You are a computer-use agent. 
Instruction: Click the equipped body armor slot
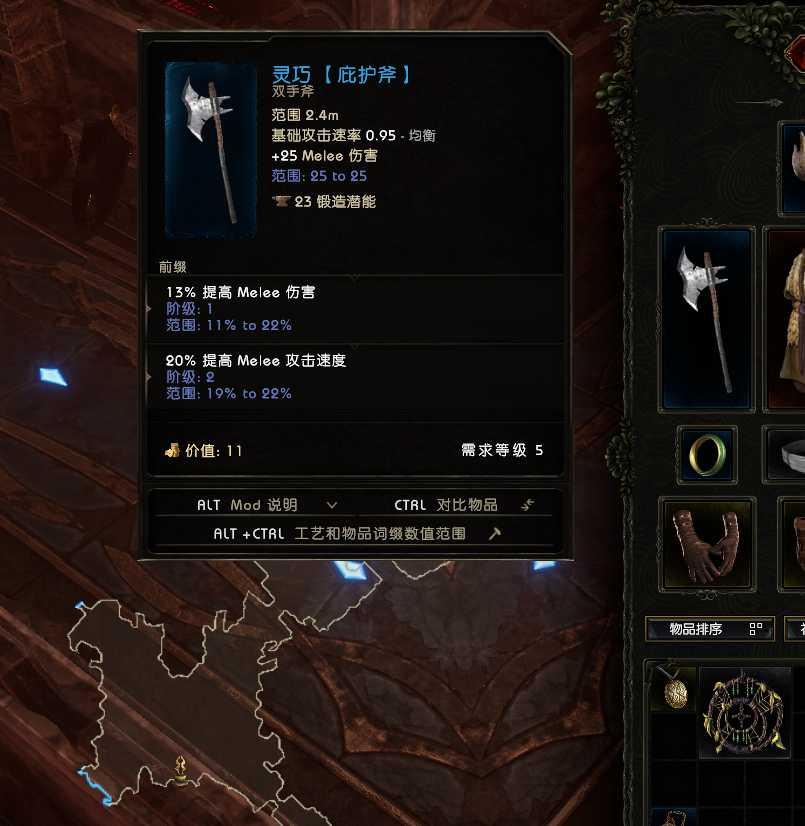(x=788, y=319)
